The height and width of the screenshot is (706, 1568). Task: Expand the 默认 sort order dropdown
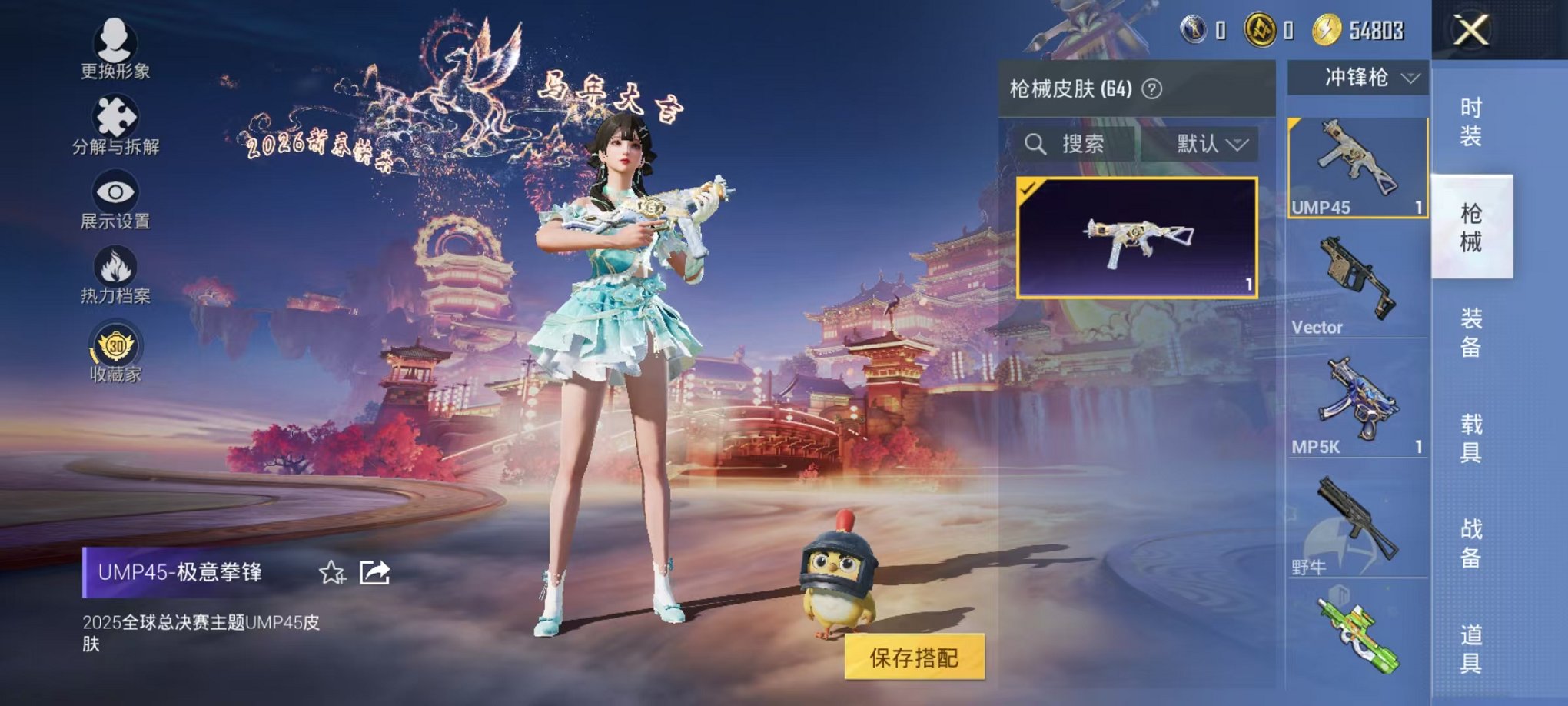click(x=1211, y=145)
